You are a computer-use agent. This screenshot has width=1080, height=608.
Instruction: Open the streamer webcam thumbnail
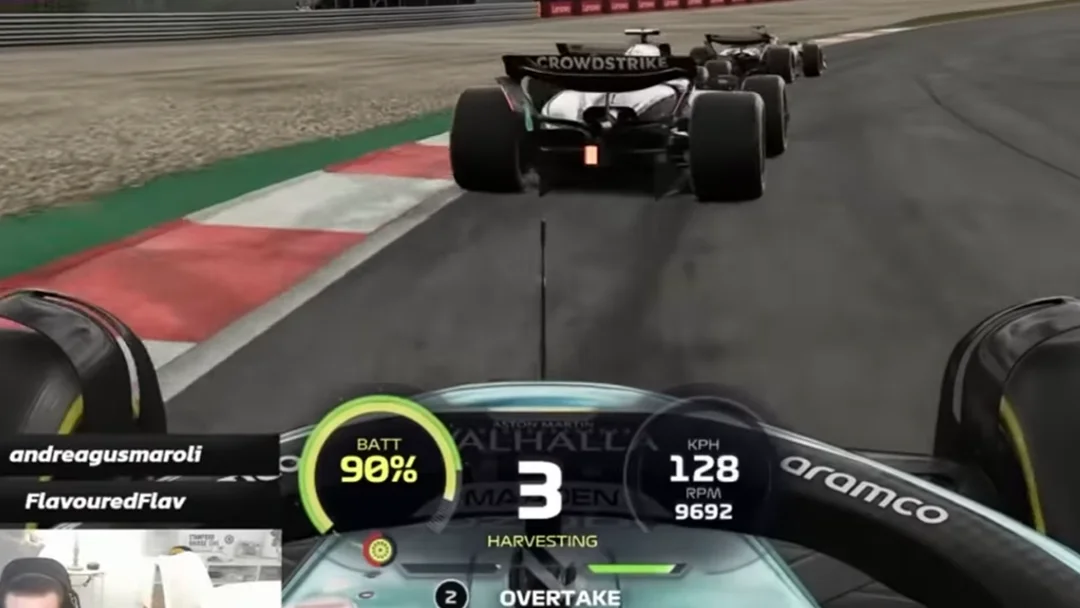(x=140, y=568)
